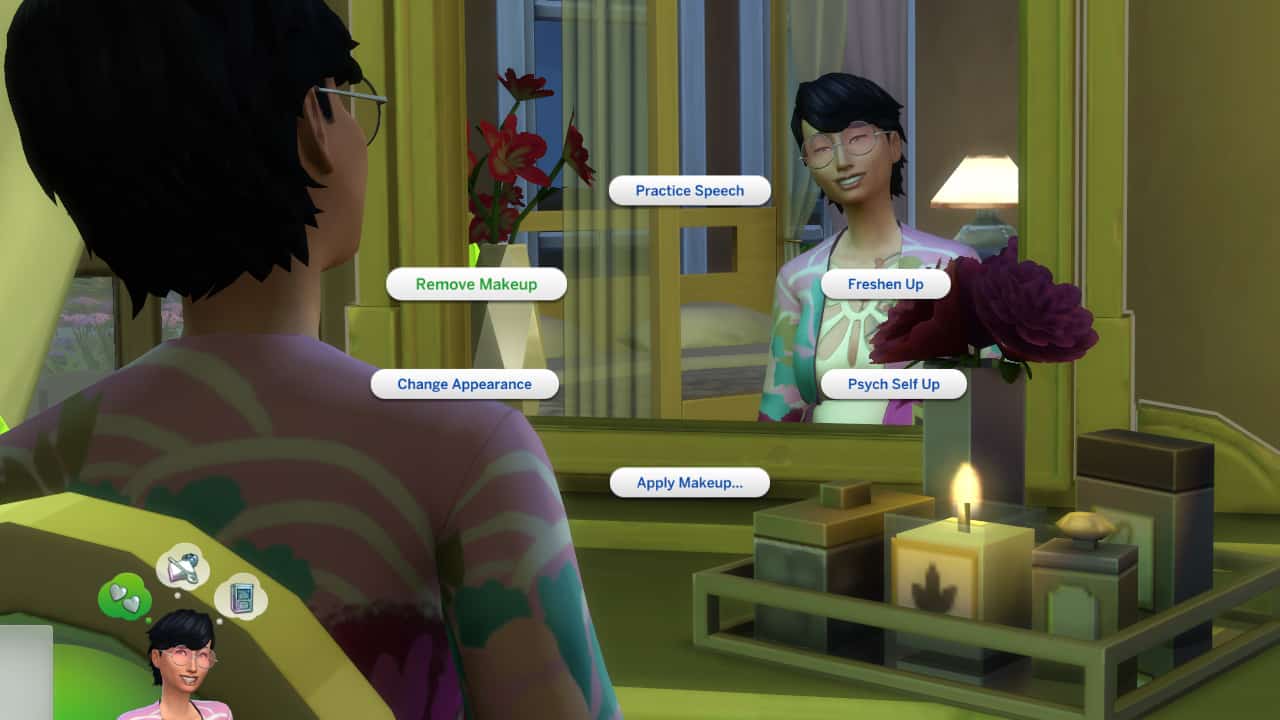
Task: Open the Change Appearance option
Action: pos(464,384)
